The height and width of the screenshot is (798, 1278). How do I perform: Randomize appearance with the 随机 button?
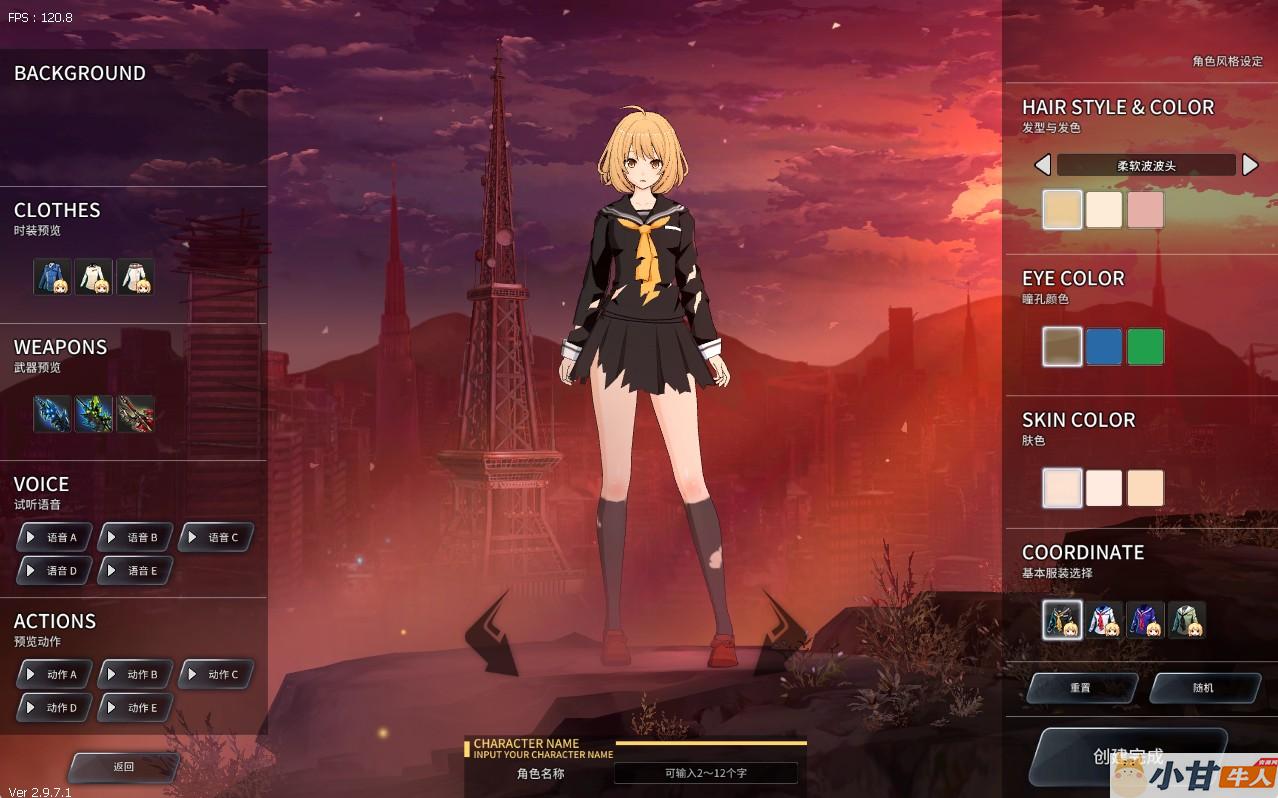coord(1204,688)
